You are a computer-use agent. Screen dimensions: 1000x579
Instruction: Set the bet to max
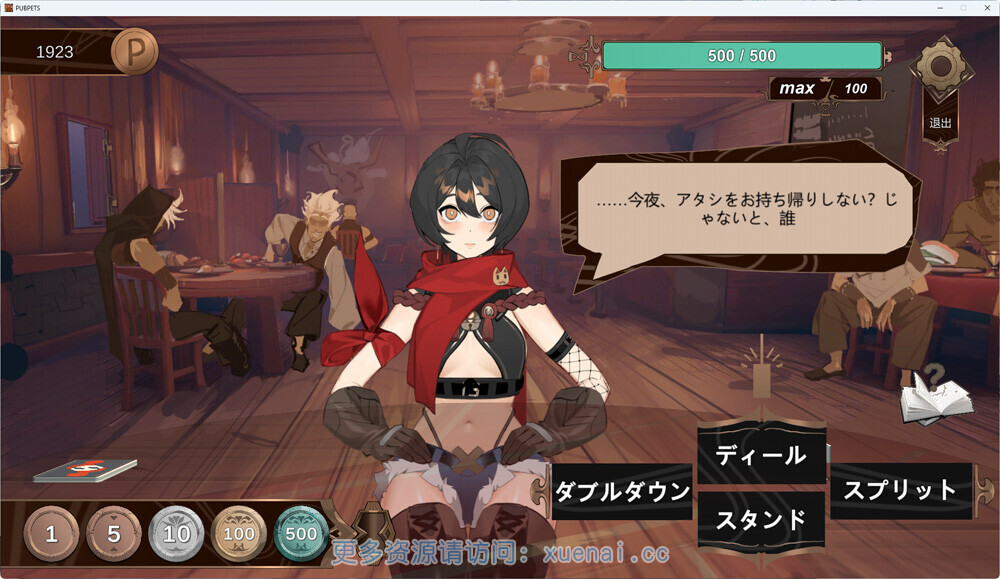[797, 88]
